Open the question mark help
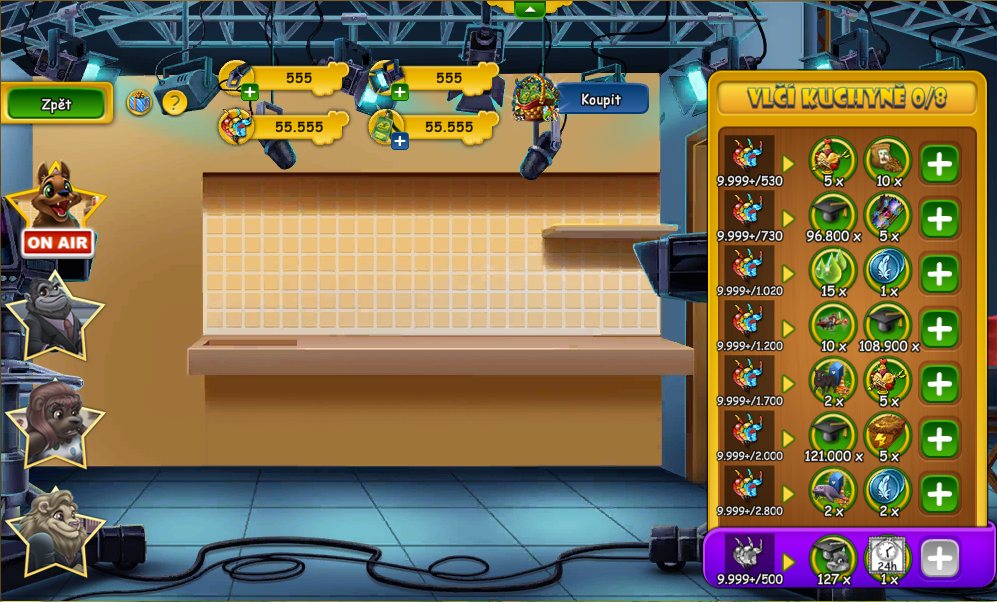This screenshot has width=997, height=602. point(175,102)
